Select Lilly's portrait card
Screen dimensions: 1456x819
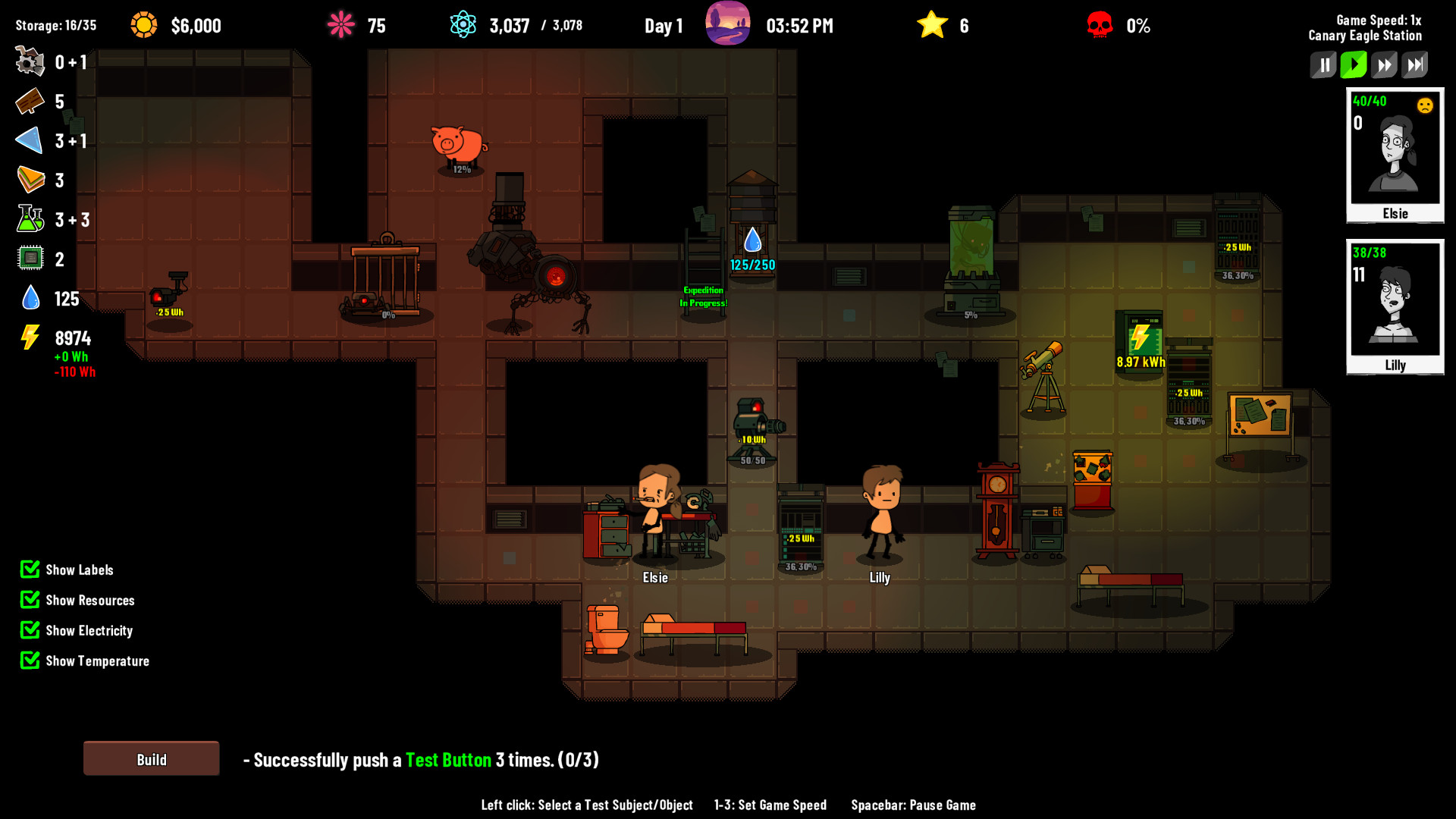pyautogui.click(x=1395, y=307)
